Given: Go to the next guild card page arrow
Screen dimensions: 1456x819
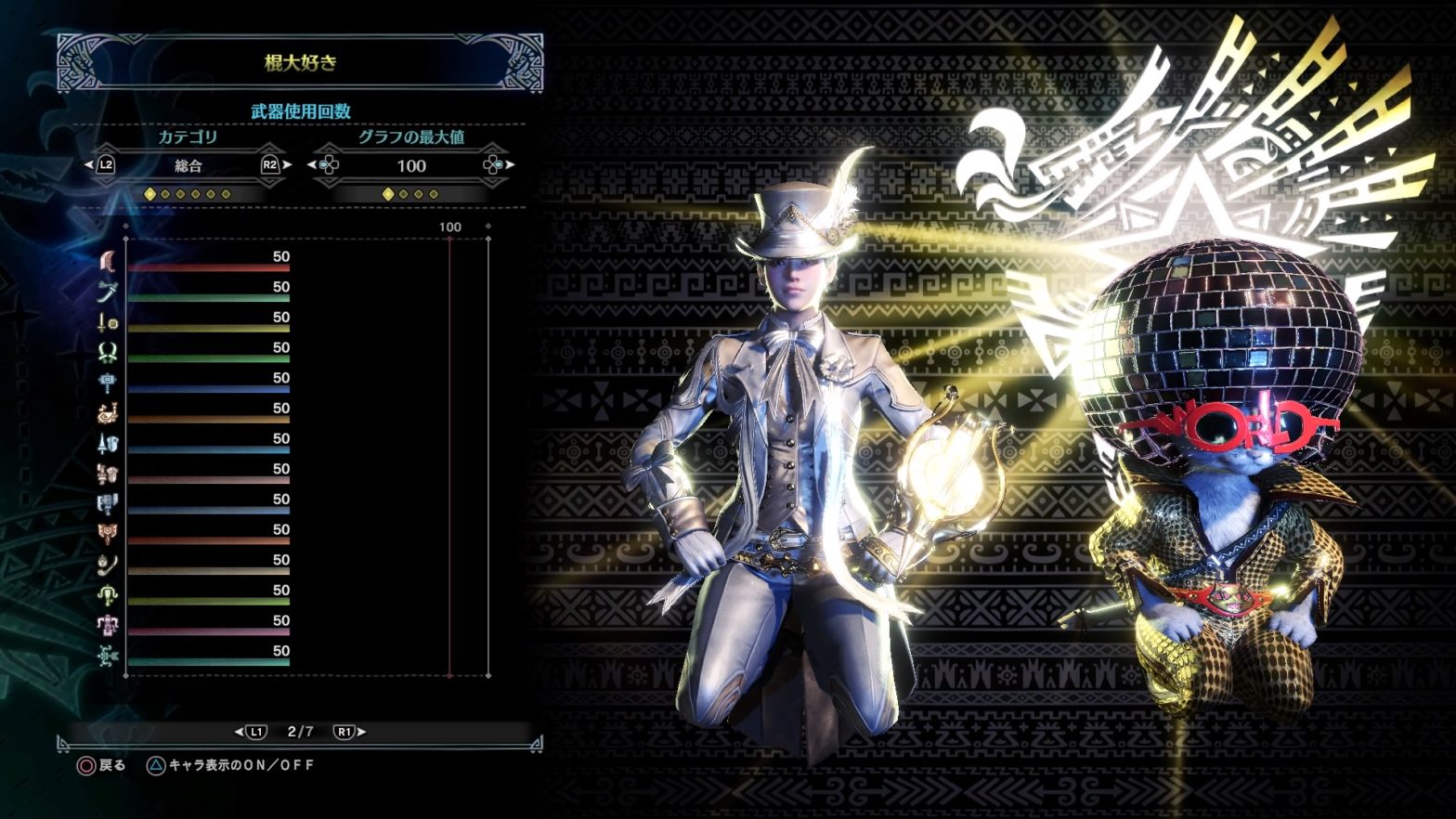Looking at the screenshot, I should 361,732.
